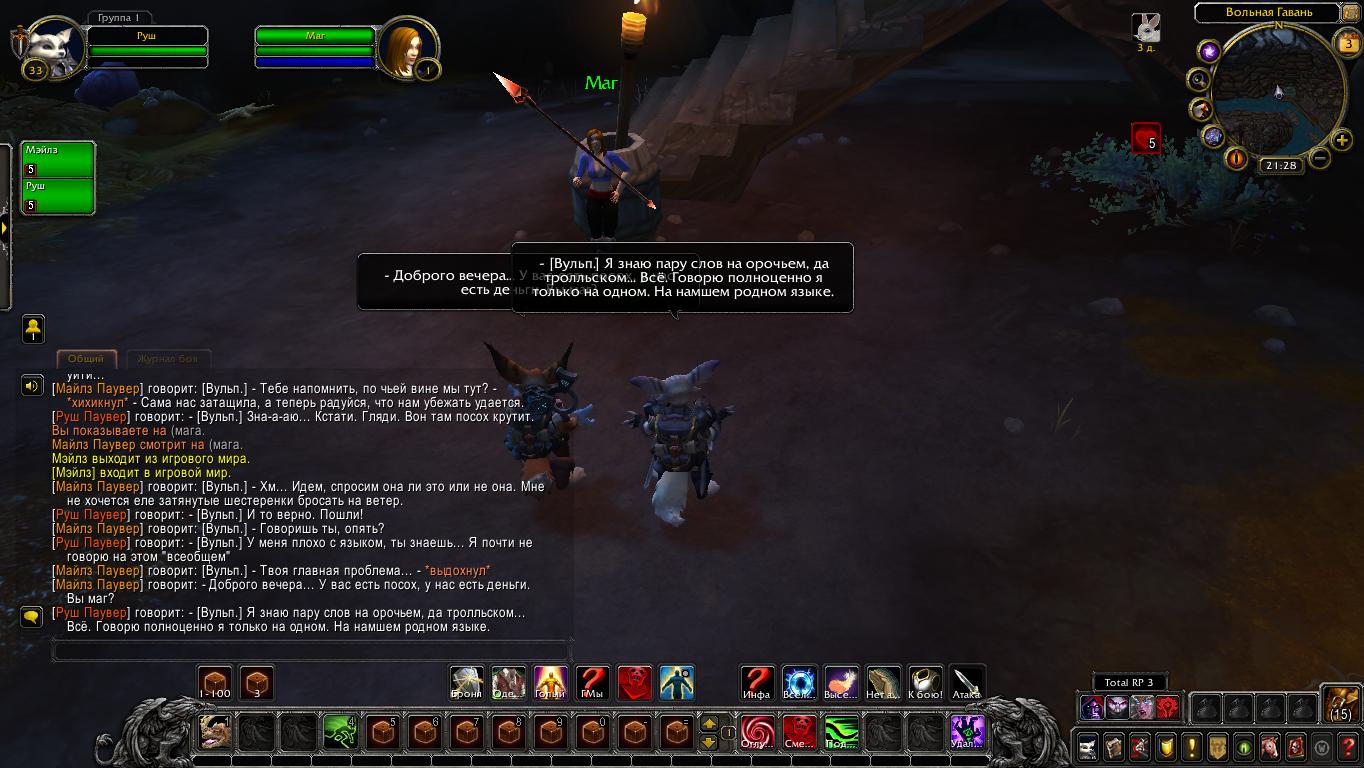Viewport: 1364px width, 768px height.
Task: Activate the Броня action button
Action: (x=467, y=682)
